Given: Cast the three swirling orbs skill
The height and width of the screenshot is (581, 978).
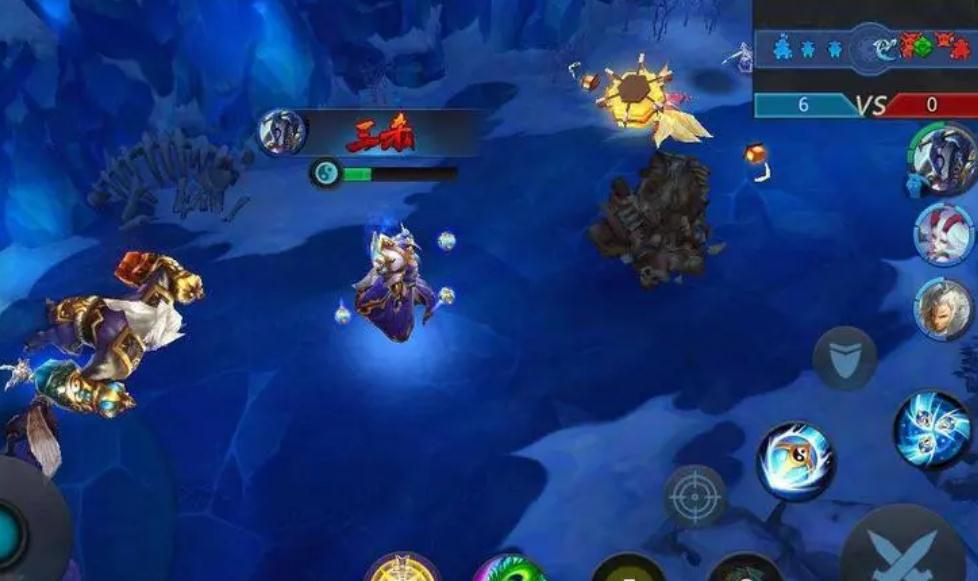Looking at the screenshot, I should (x=932, y=430).
